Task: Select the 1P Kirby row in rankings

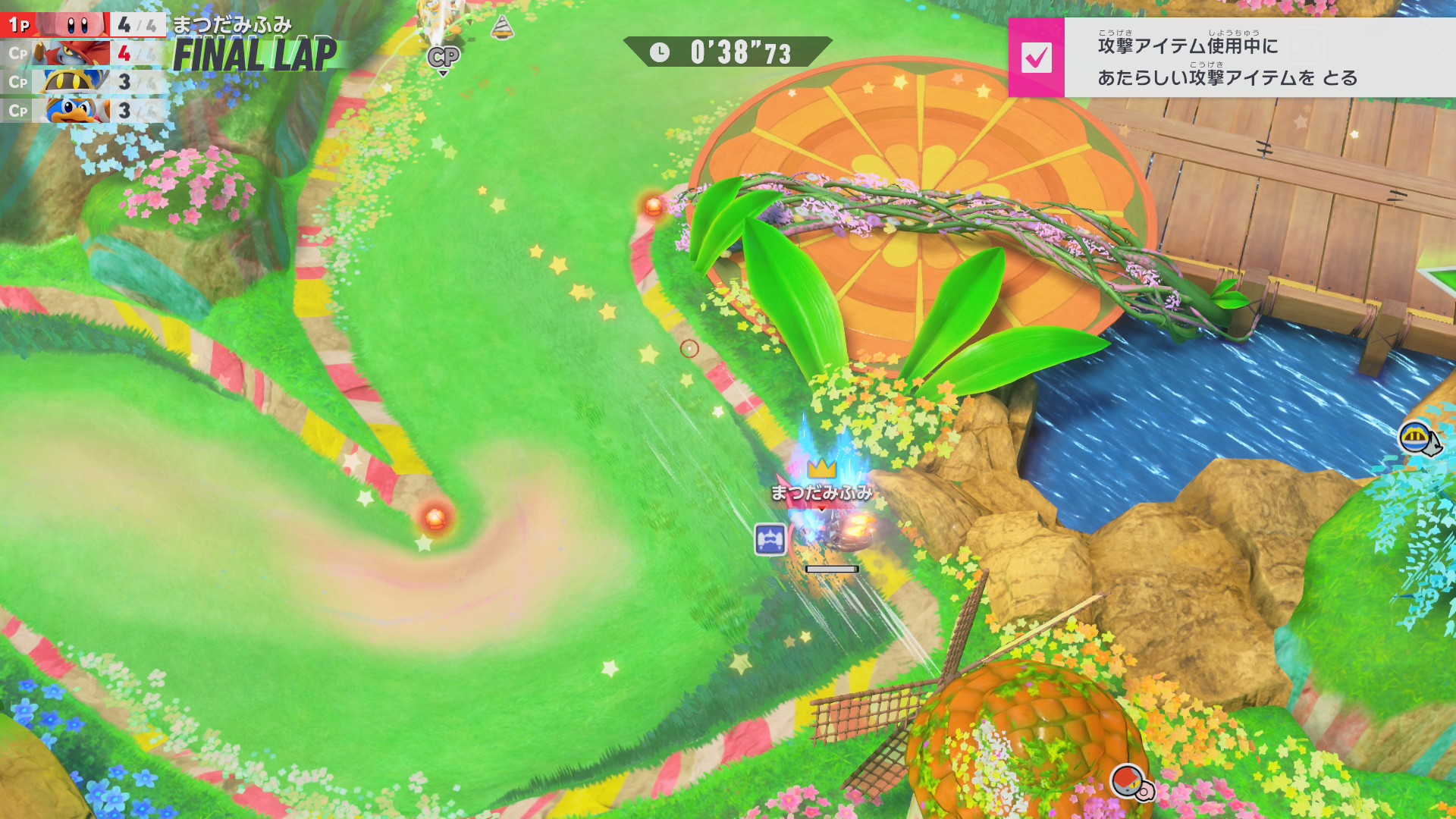Action: click(x=82, y=25)
